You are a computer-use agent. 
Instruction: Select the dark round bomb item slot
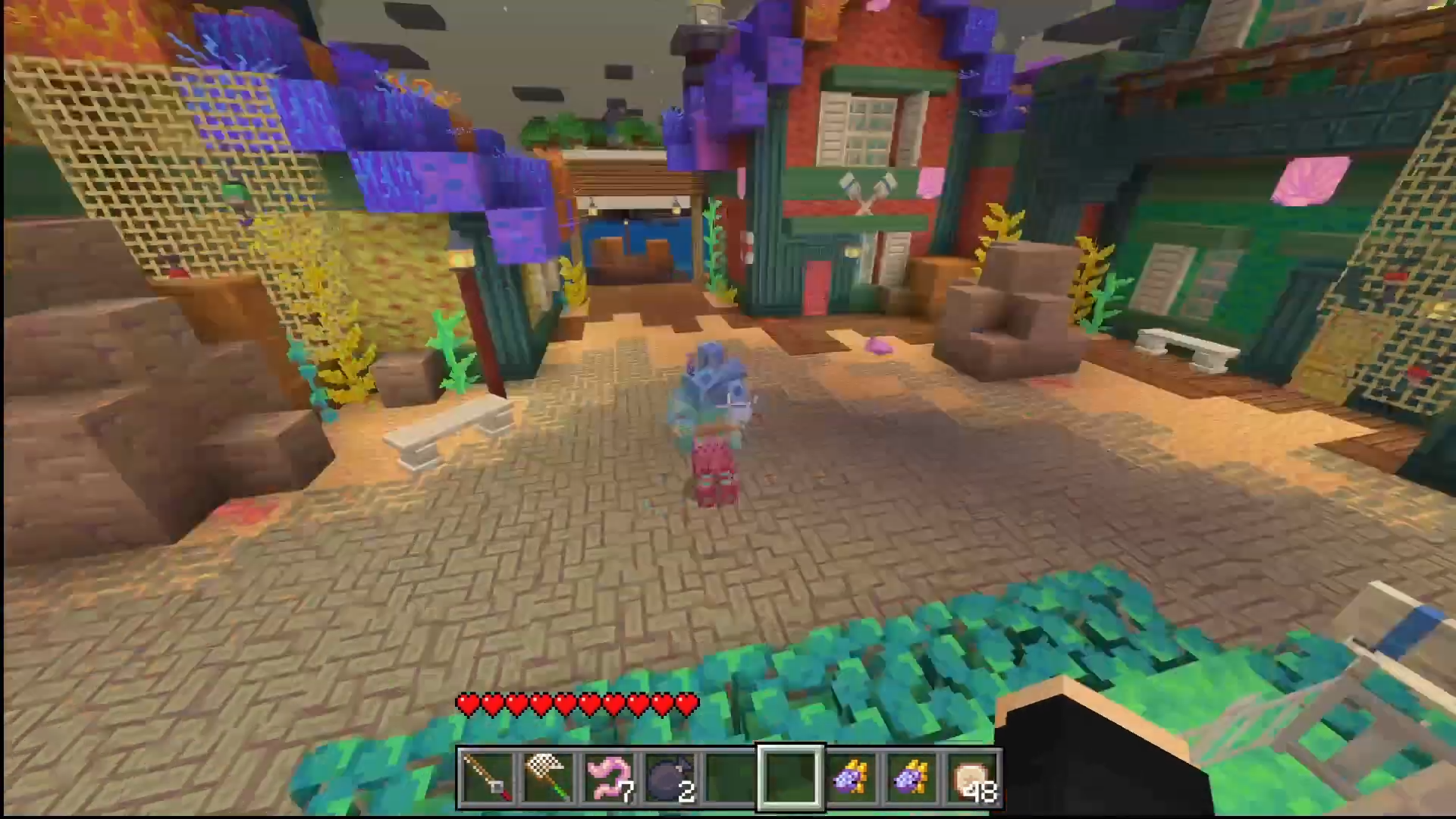tap(668, 778)
